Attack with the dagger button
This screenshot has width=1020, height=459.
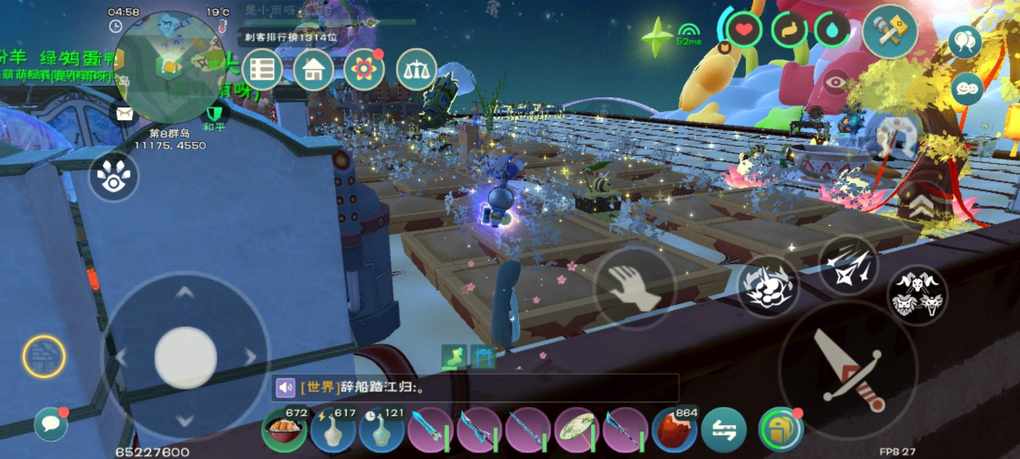pyautogui.click(x=848, y=369)
